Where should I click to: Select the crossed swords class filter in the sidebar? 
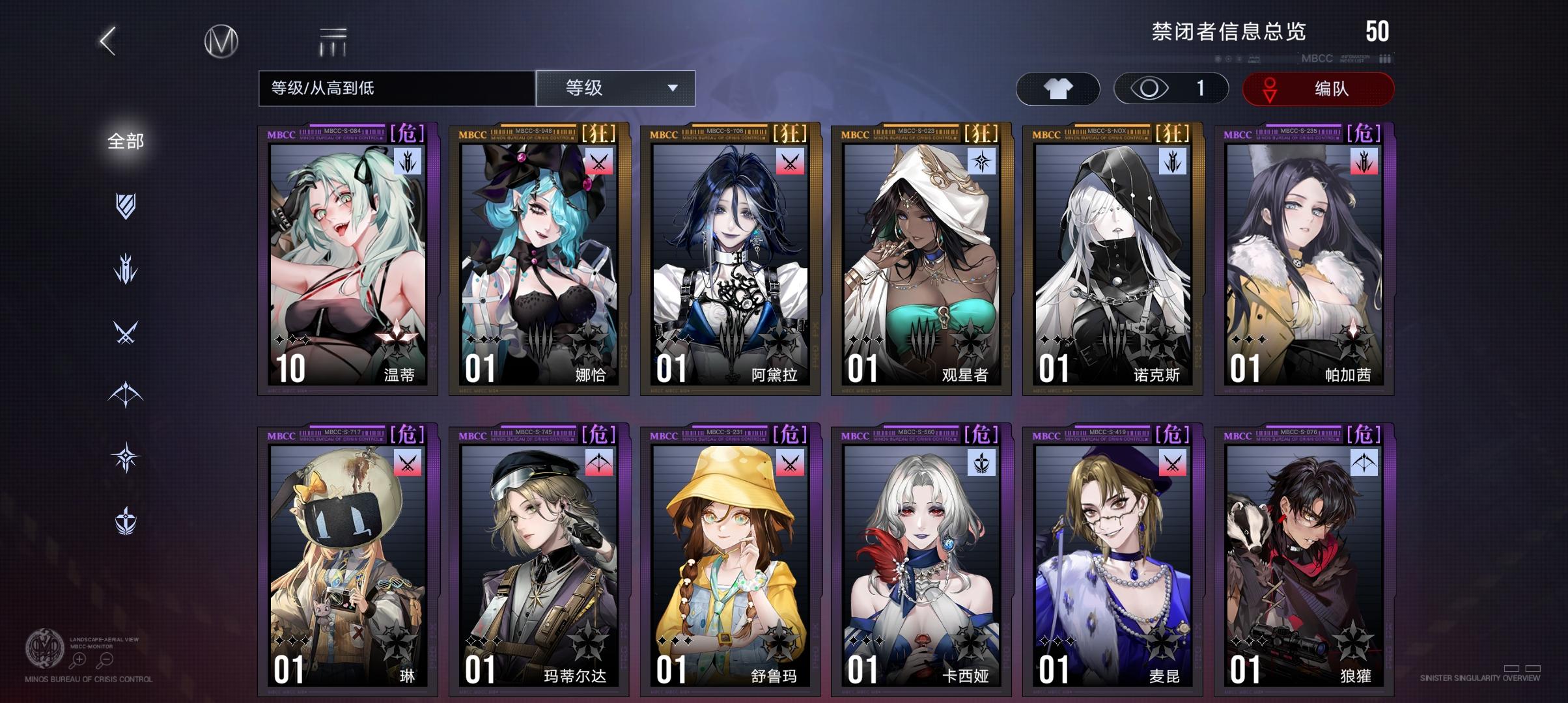126,331
